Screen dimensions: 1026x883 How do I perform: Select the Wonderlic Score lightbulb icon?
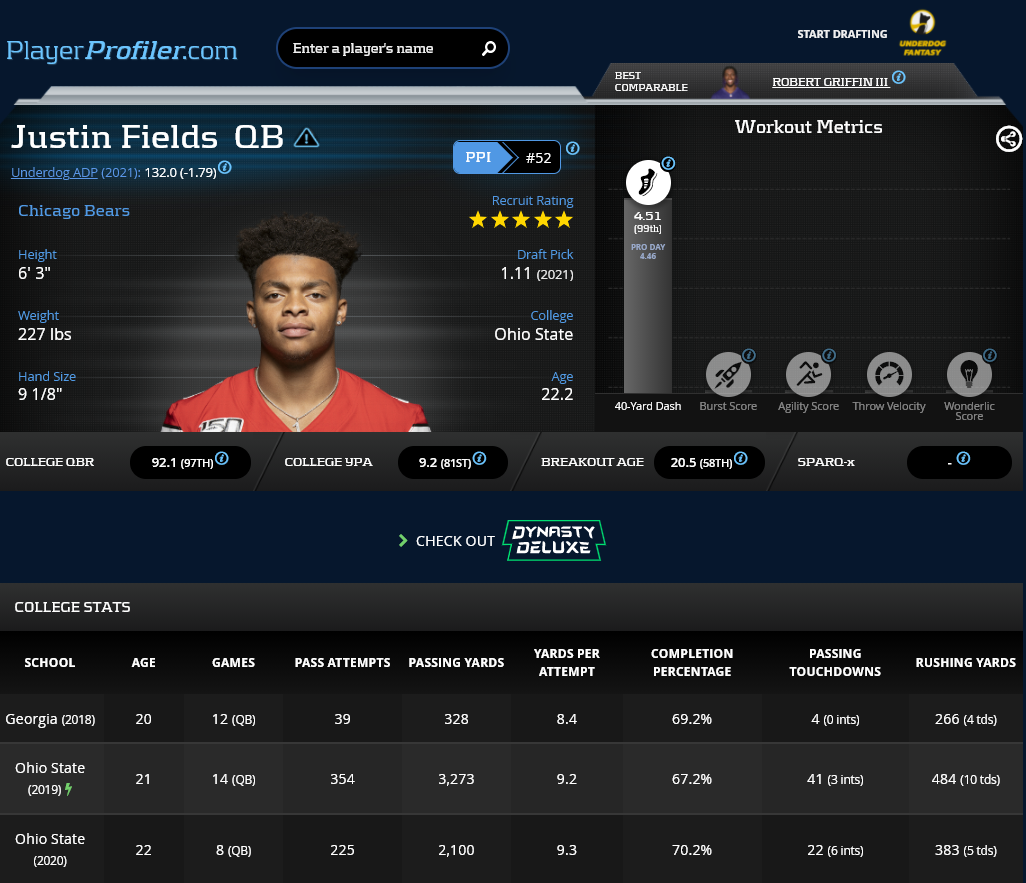[968, 375]
